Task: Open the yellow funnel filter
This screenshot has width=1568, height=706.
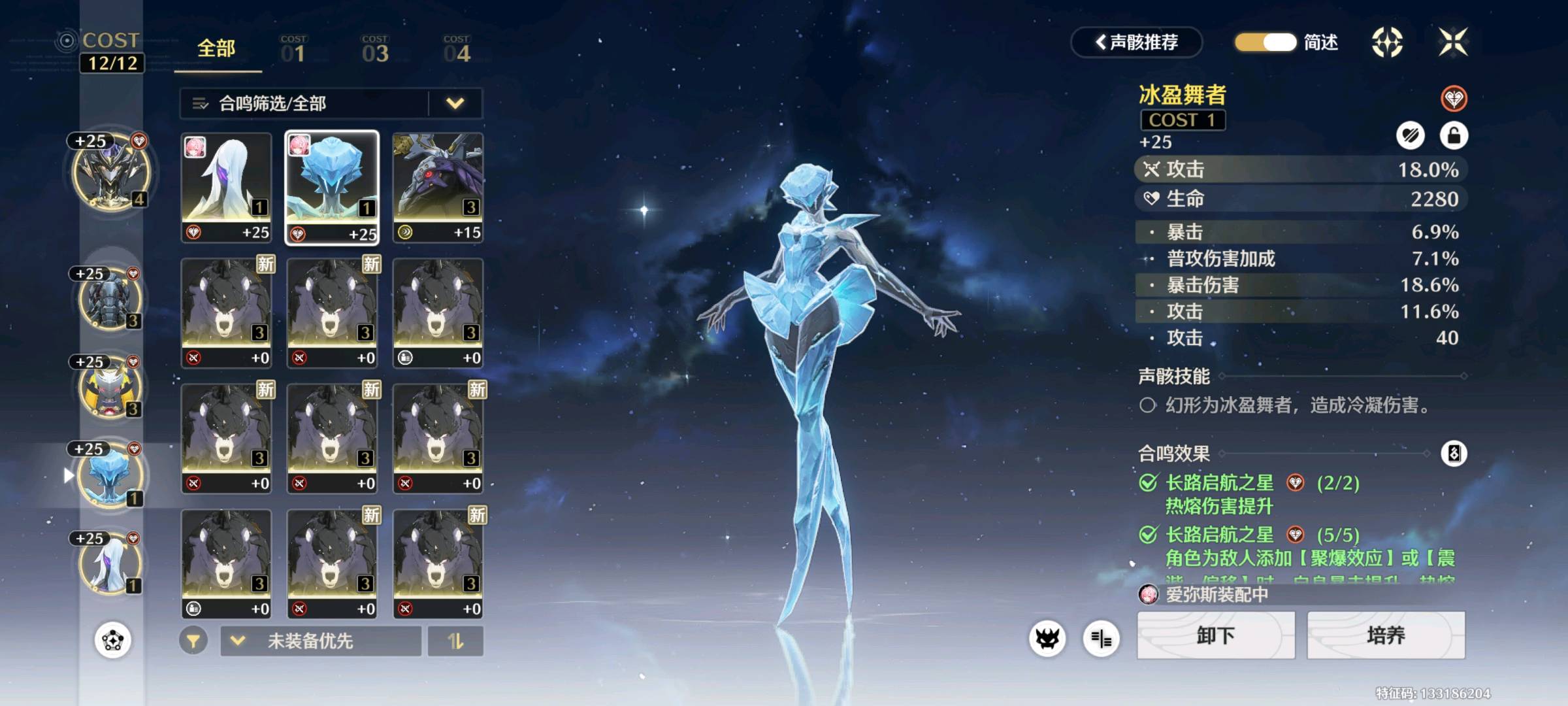Action: pos(193,641)
